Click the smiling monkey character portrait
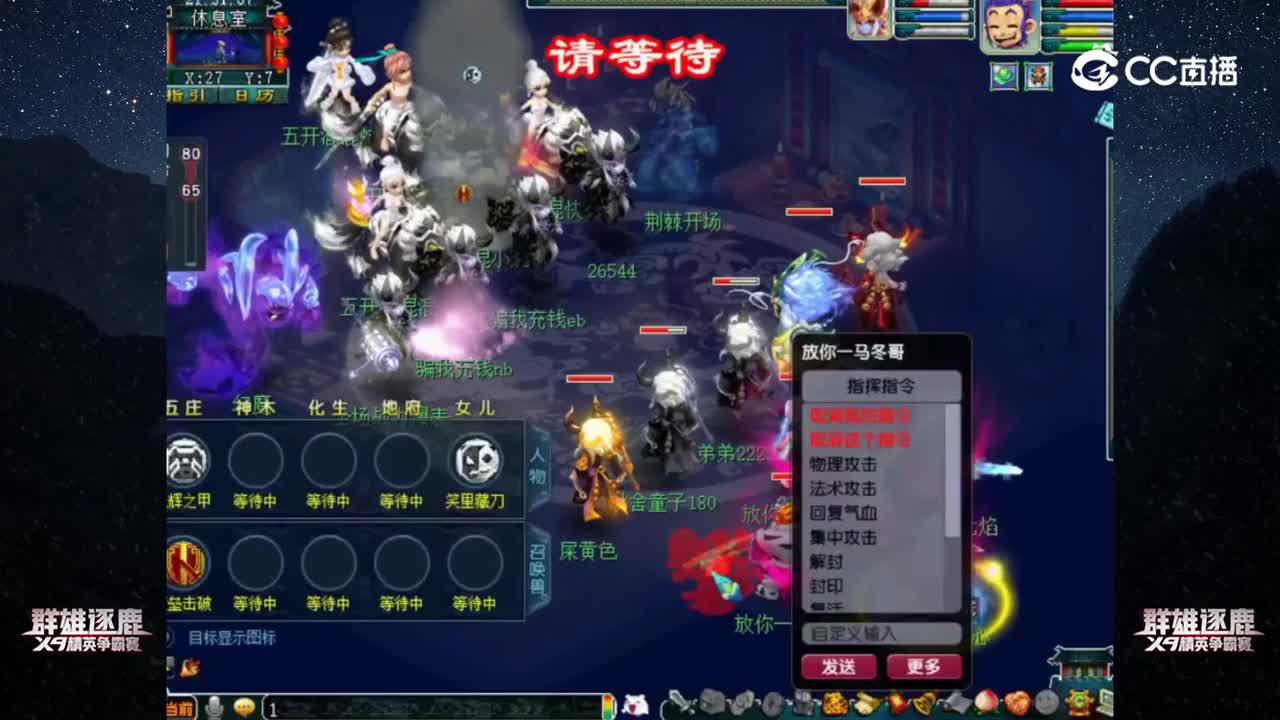 pos(1008,26)
